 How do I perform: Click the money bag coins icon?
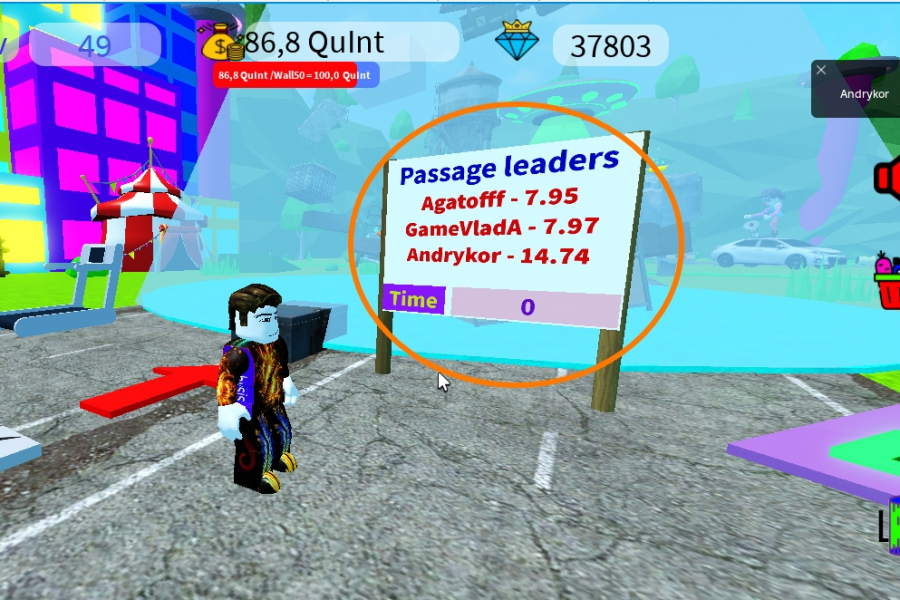point(222,43)
